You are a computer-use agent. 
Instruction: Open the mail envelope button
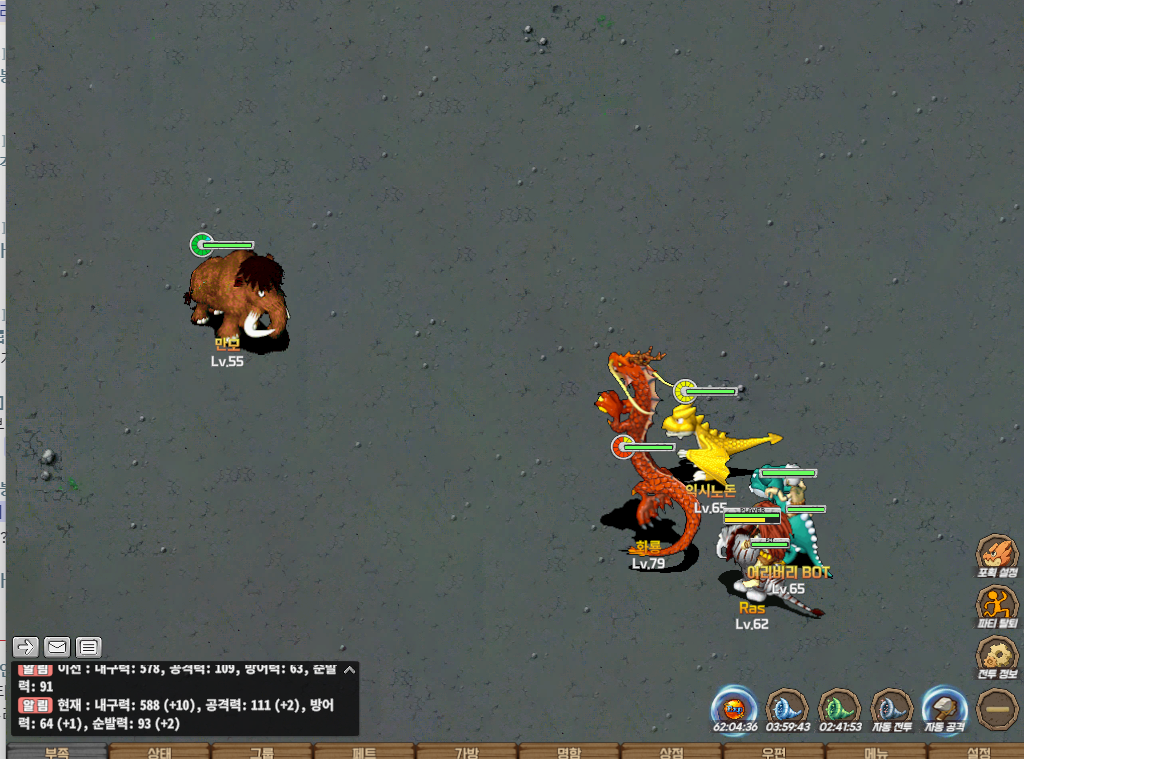(x=57, y=647)
